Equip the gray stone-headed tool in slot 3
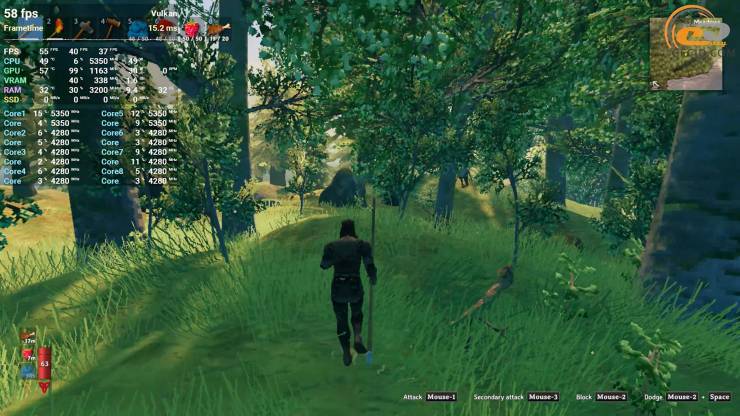 tap(84, 27)
